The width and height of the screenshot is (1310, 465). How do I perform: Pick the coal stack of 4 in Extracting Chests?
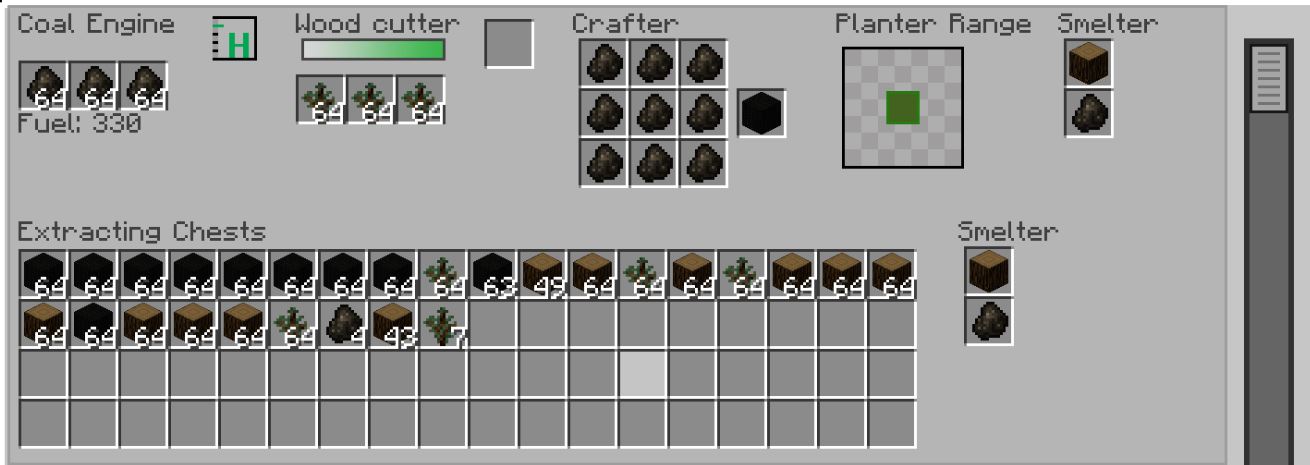[343, 325]
